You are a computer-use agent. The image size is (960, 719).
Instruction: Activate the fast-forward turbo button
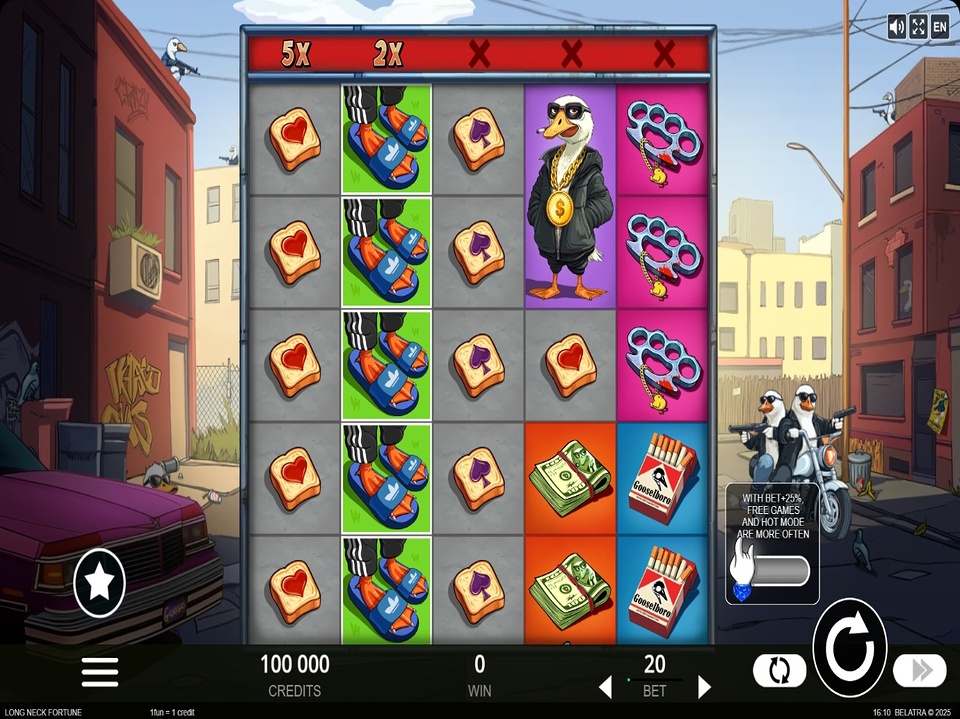pos(919,669)
